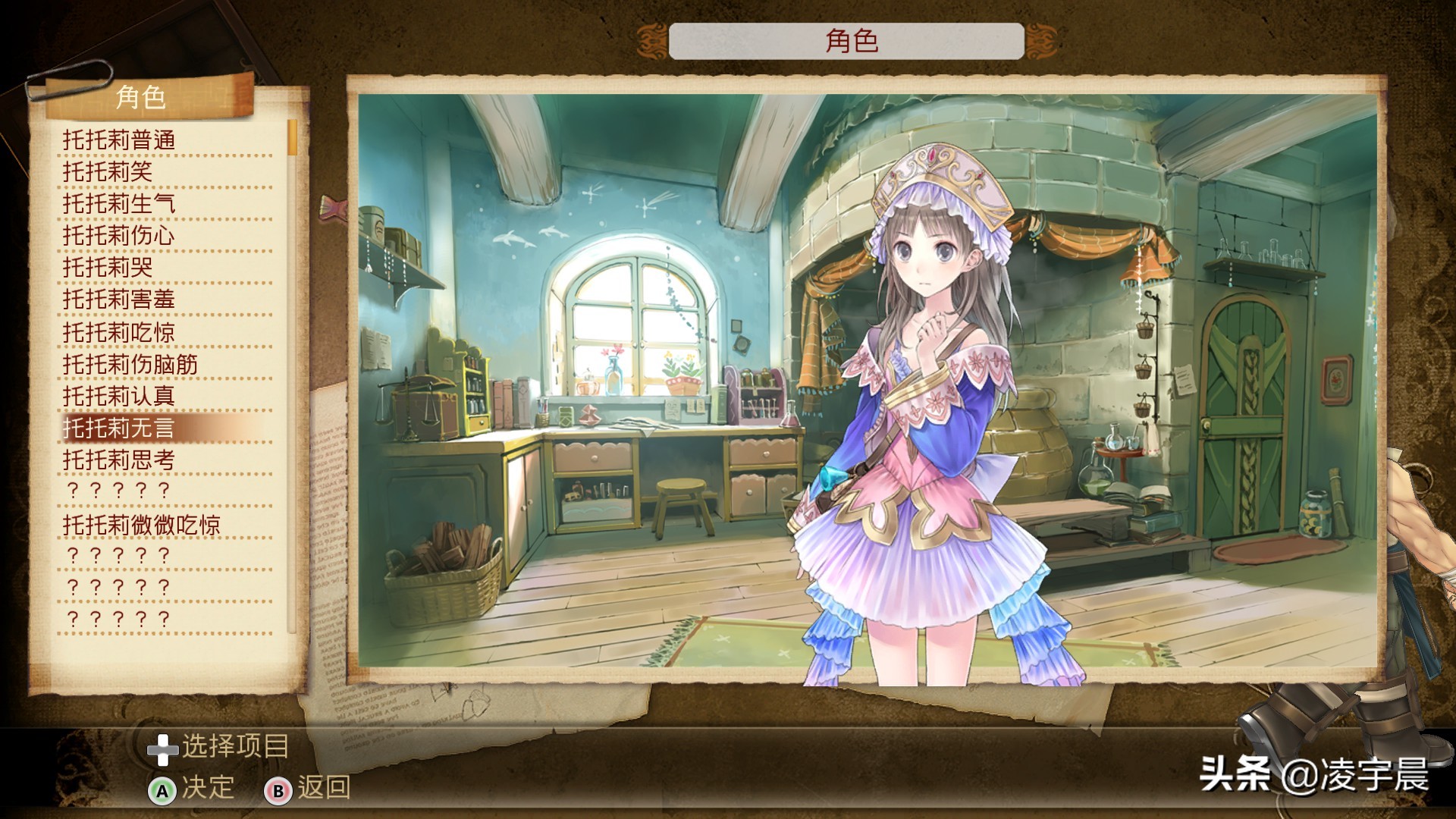The image size is (1456, 819).
Task: Click the 托托莉吃惊 list row
Action: coord(119,332)
